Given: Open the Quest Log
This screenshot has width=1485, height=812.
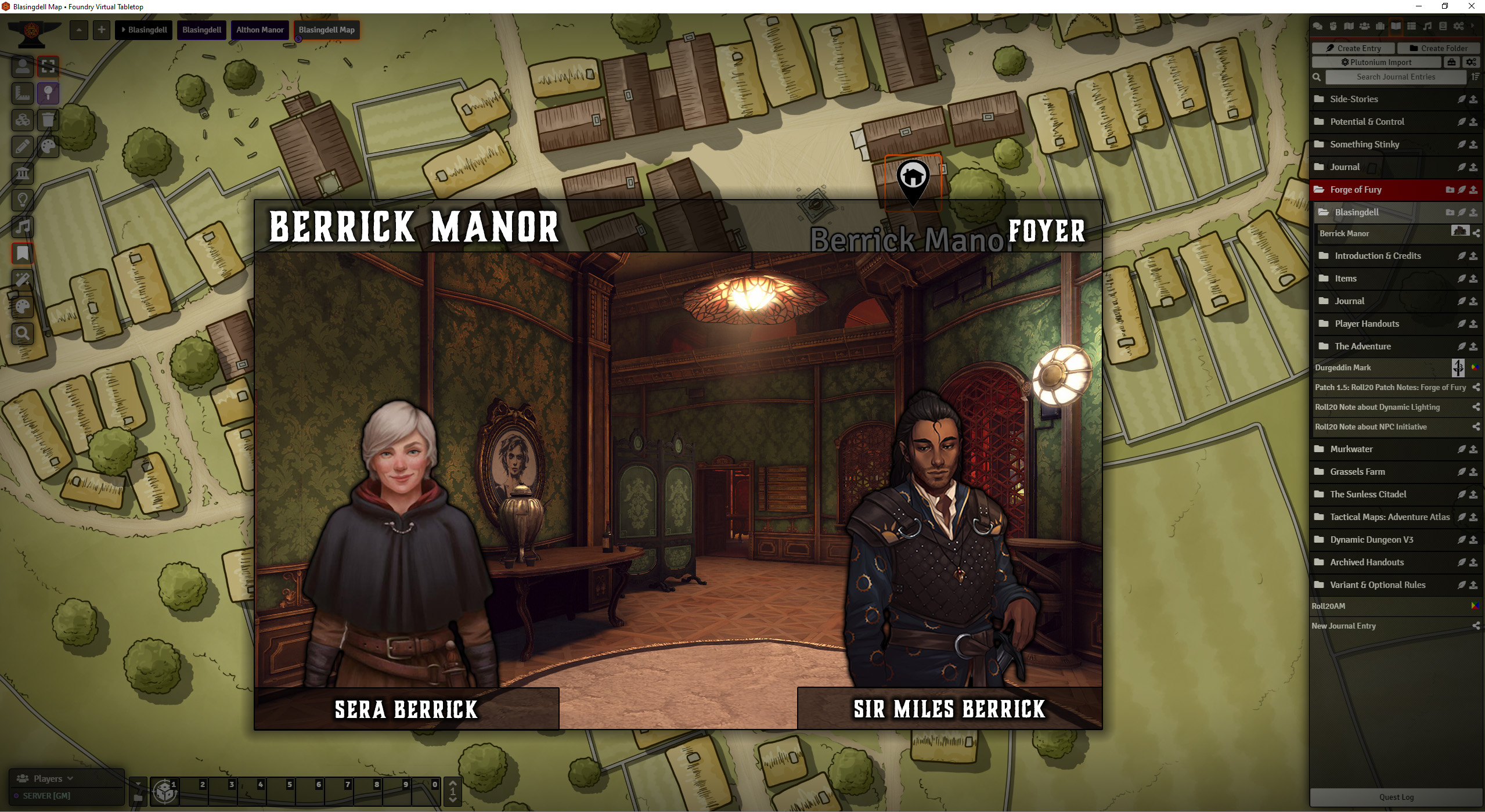Looking at the screenshot, I should coord(1397,796).
